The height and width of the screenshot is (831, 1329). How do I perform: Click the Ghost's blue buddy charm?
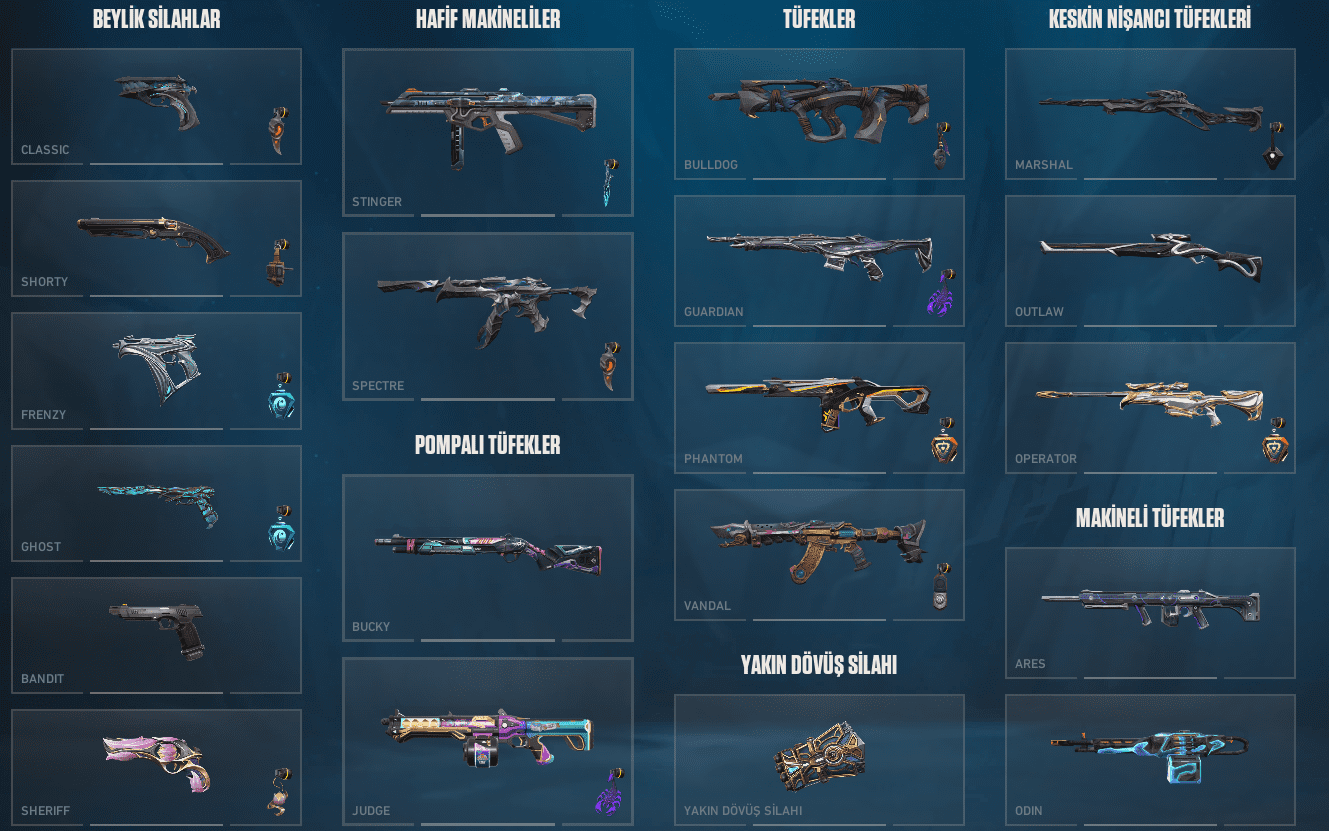click(x=283, y=536)
